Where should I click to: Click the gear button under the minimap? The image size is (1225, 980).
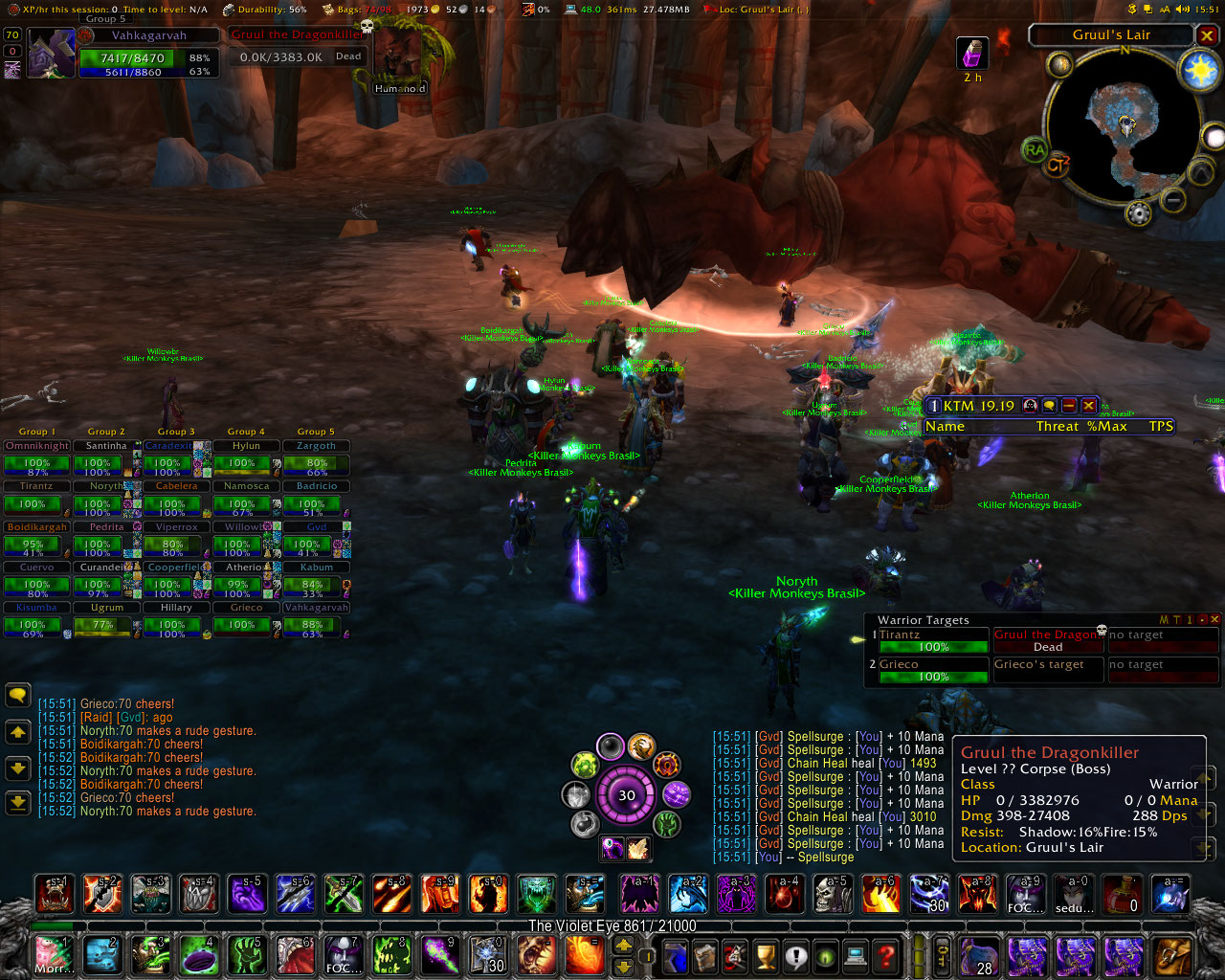coord(1138,212)
